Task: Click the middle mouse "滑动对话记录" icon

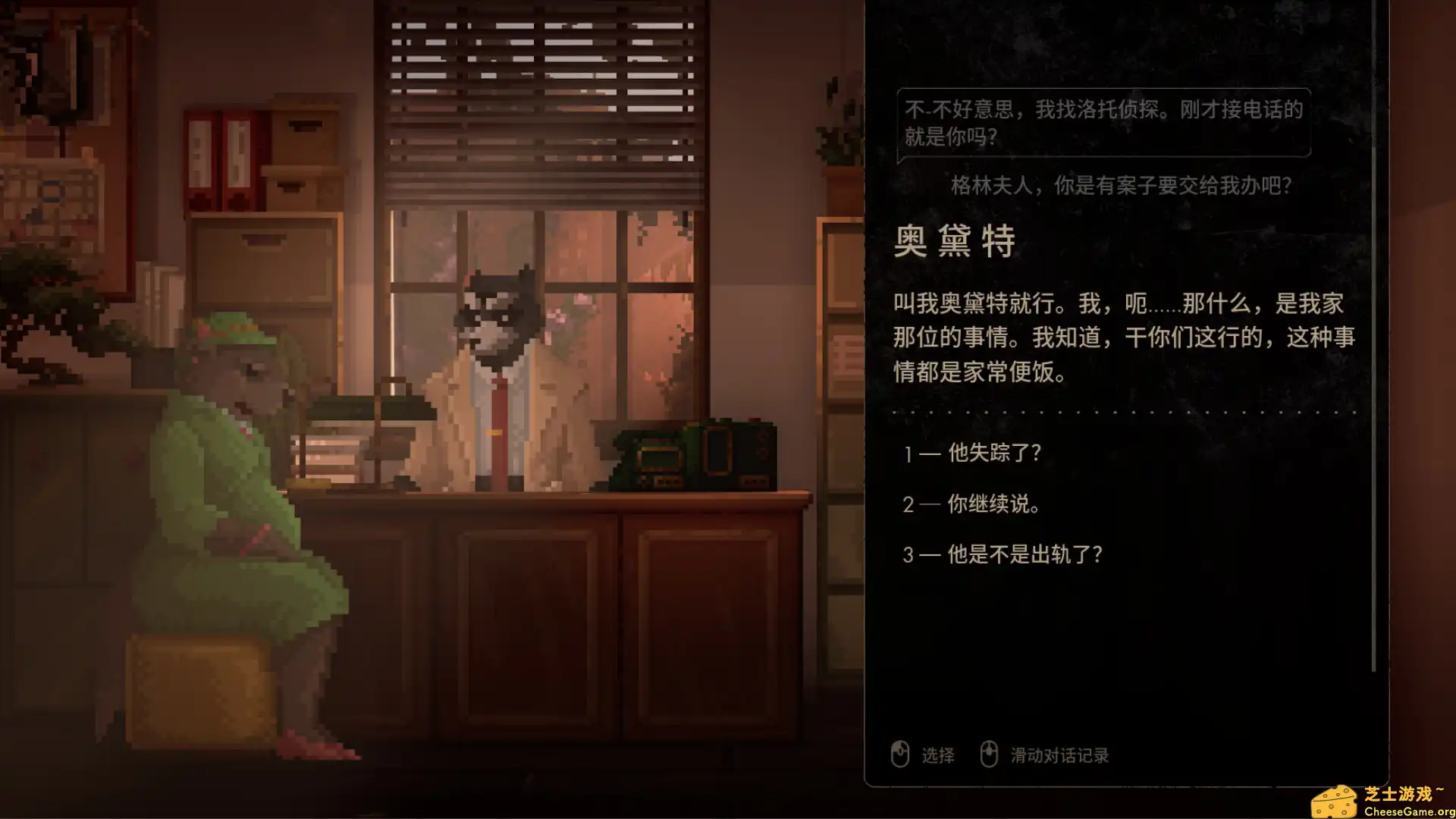Action: (990, 755)
